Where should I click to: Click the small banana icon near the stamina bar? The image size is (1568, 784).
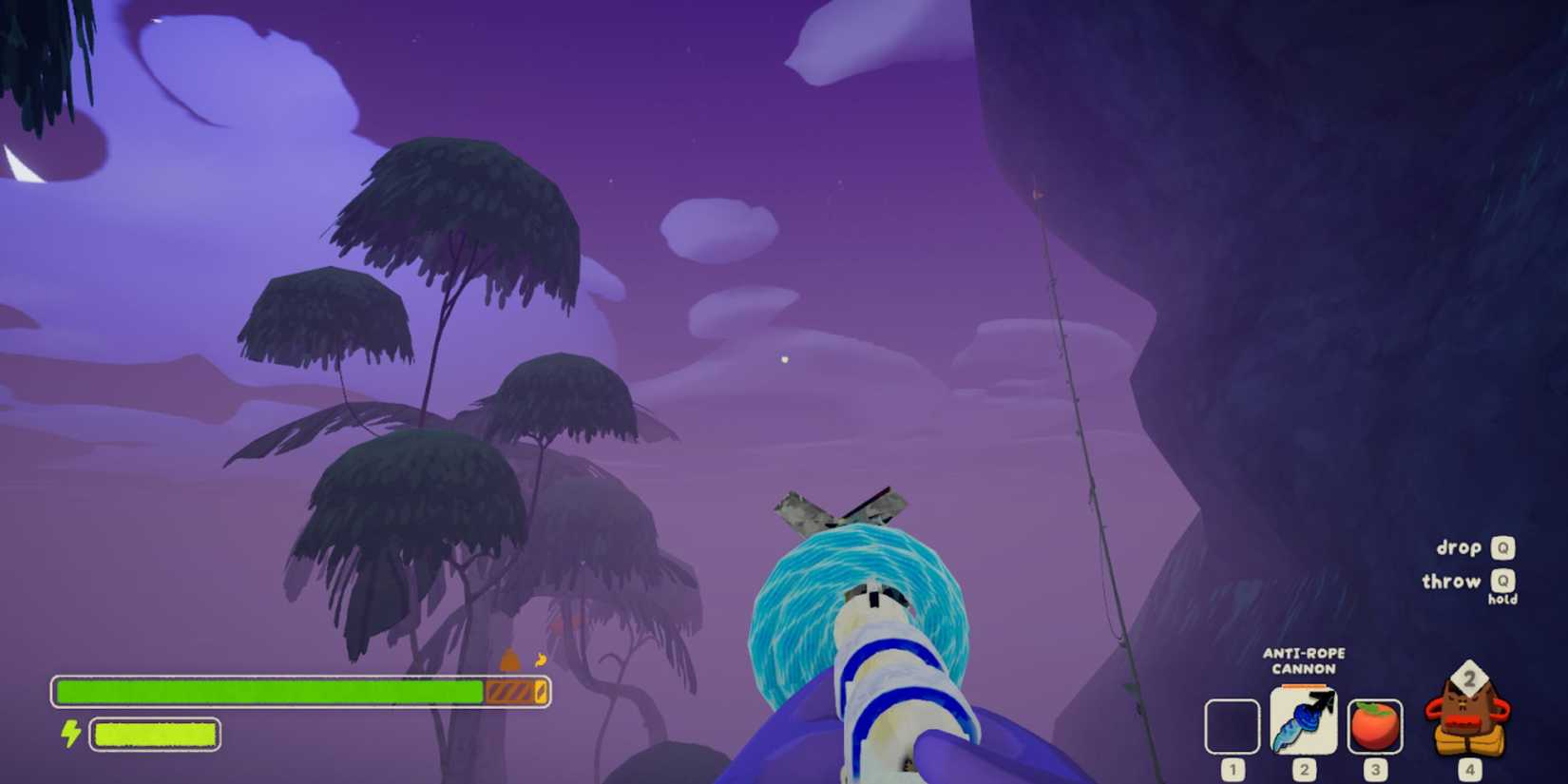coord(541,660)
